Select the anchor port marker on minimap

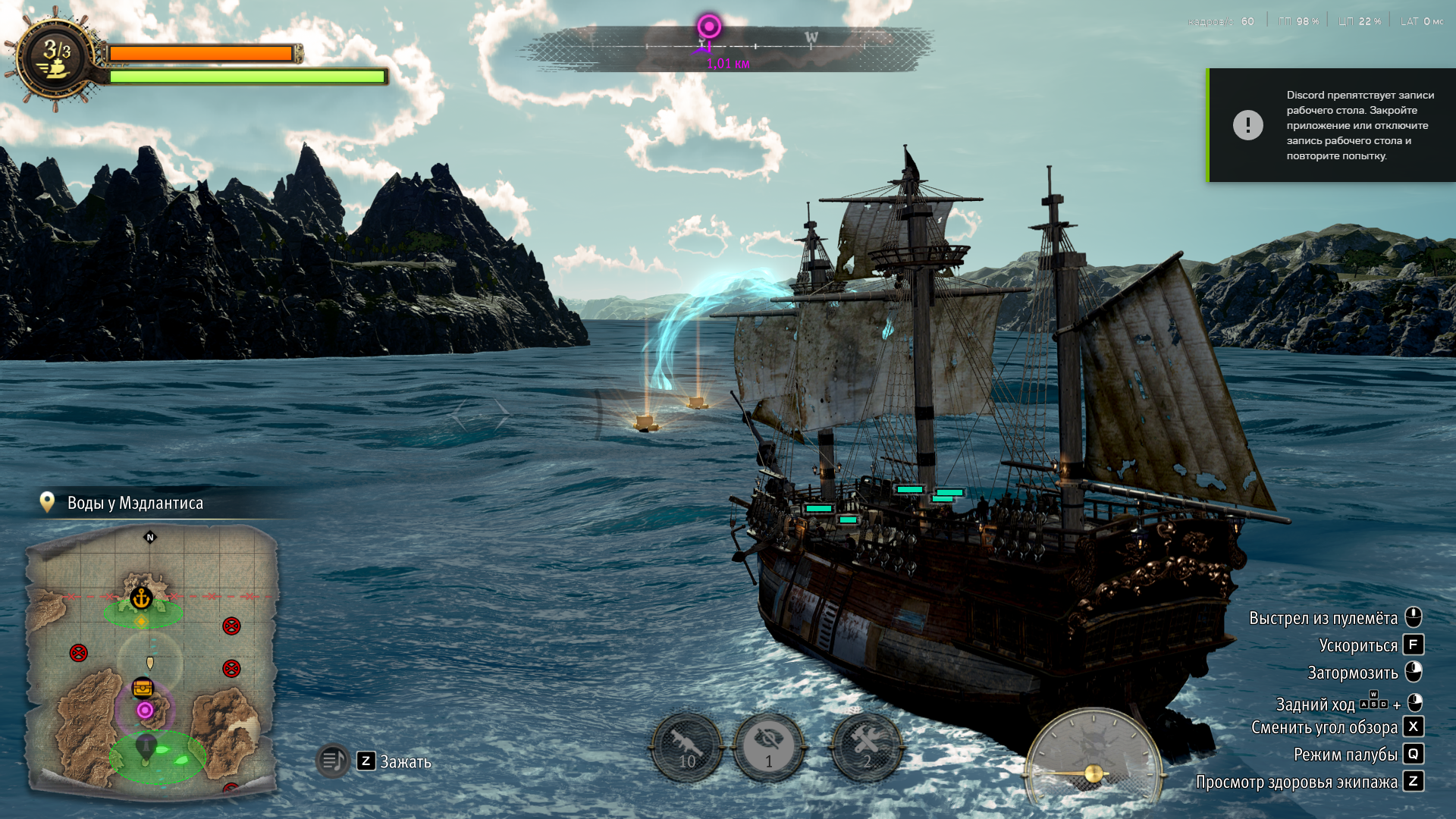[141, 598]
